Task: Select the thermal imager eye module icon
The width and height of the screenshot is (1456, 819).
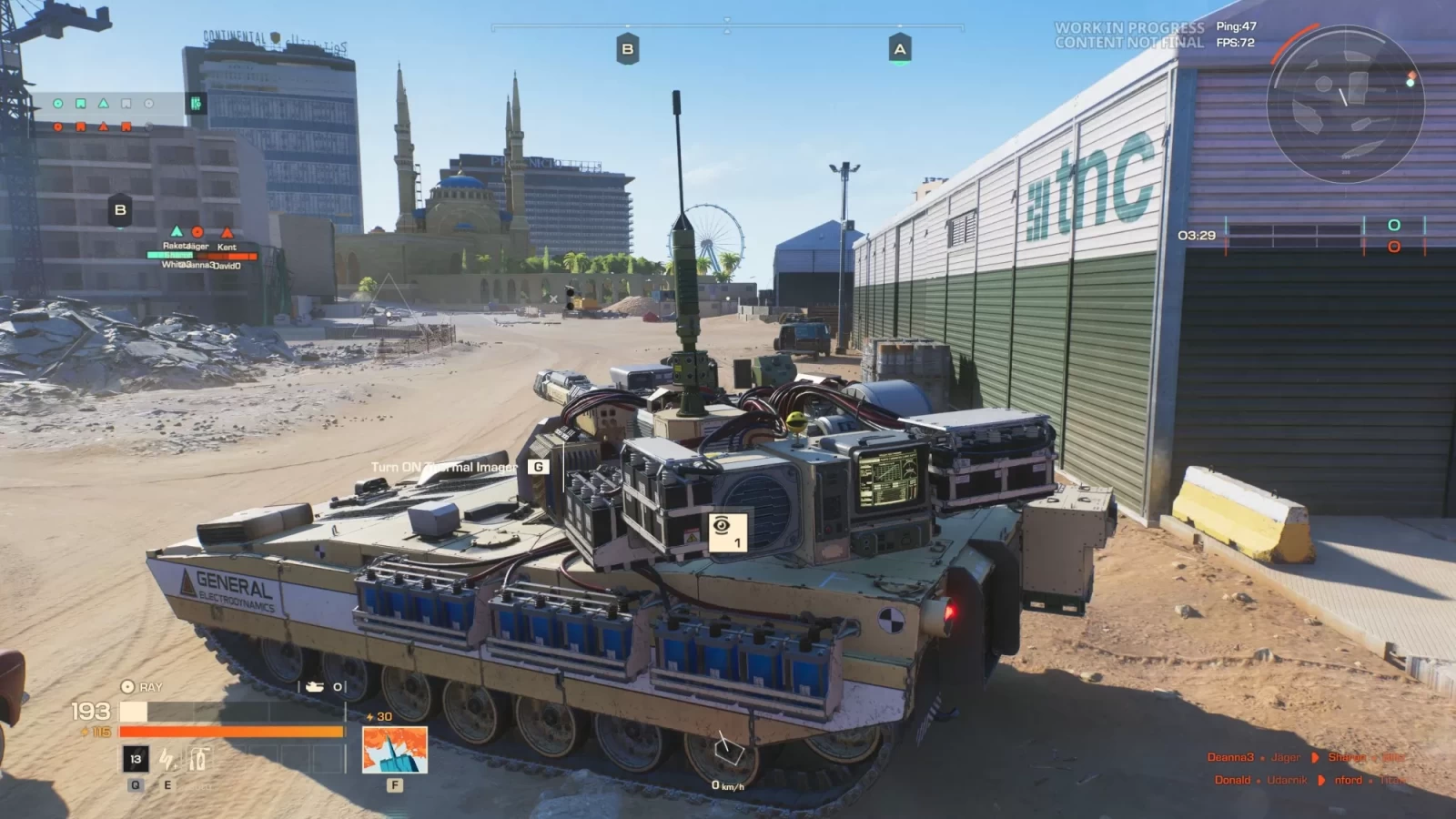Action: pyautogui.click(x=726, y=531)
